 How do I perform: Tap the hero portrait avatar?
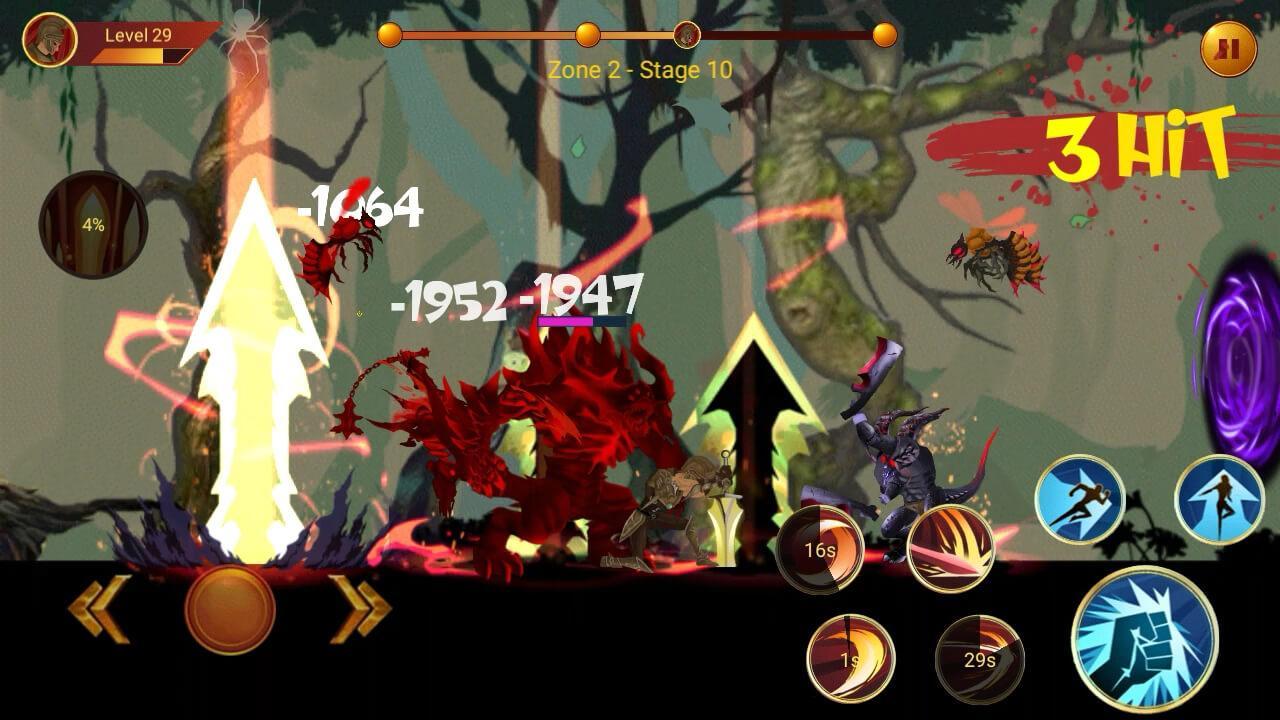[x=50, y=41]
